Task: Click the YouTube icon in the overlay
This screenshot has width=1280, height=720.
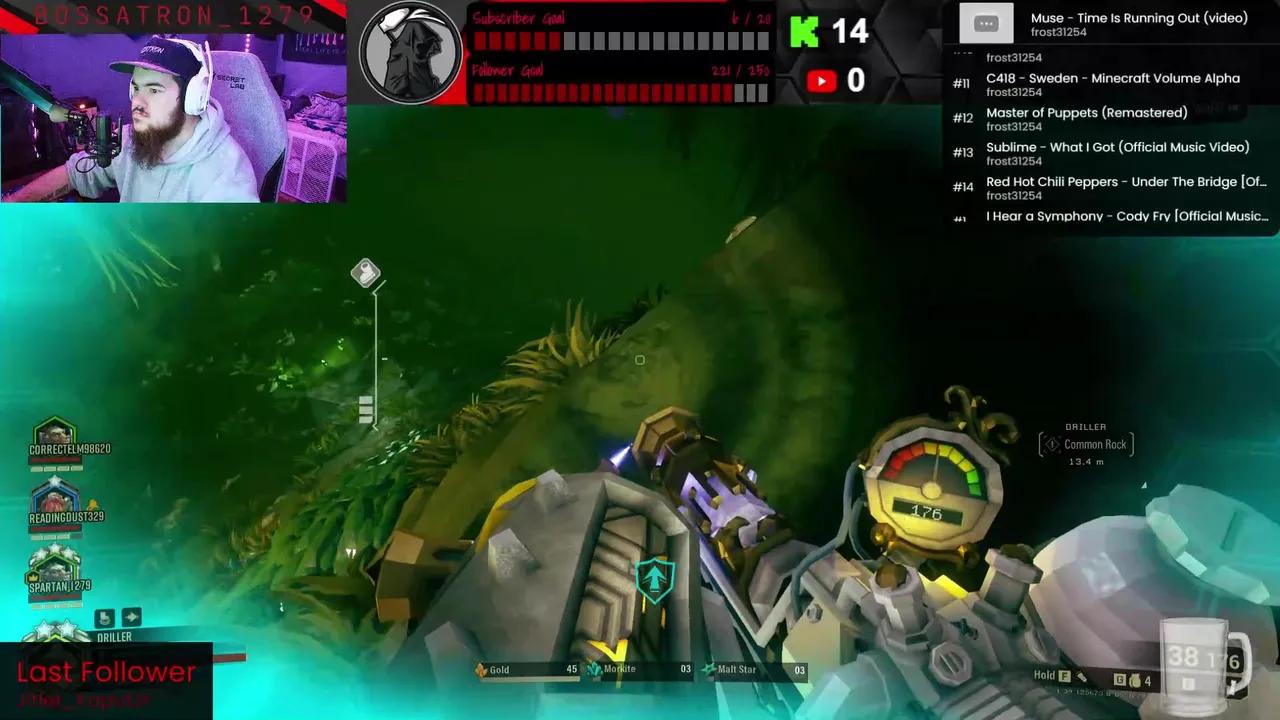Action: [x=821, y=81]
